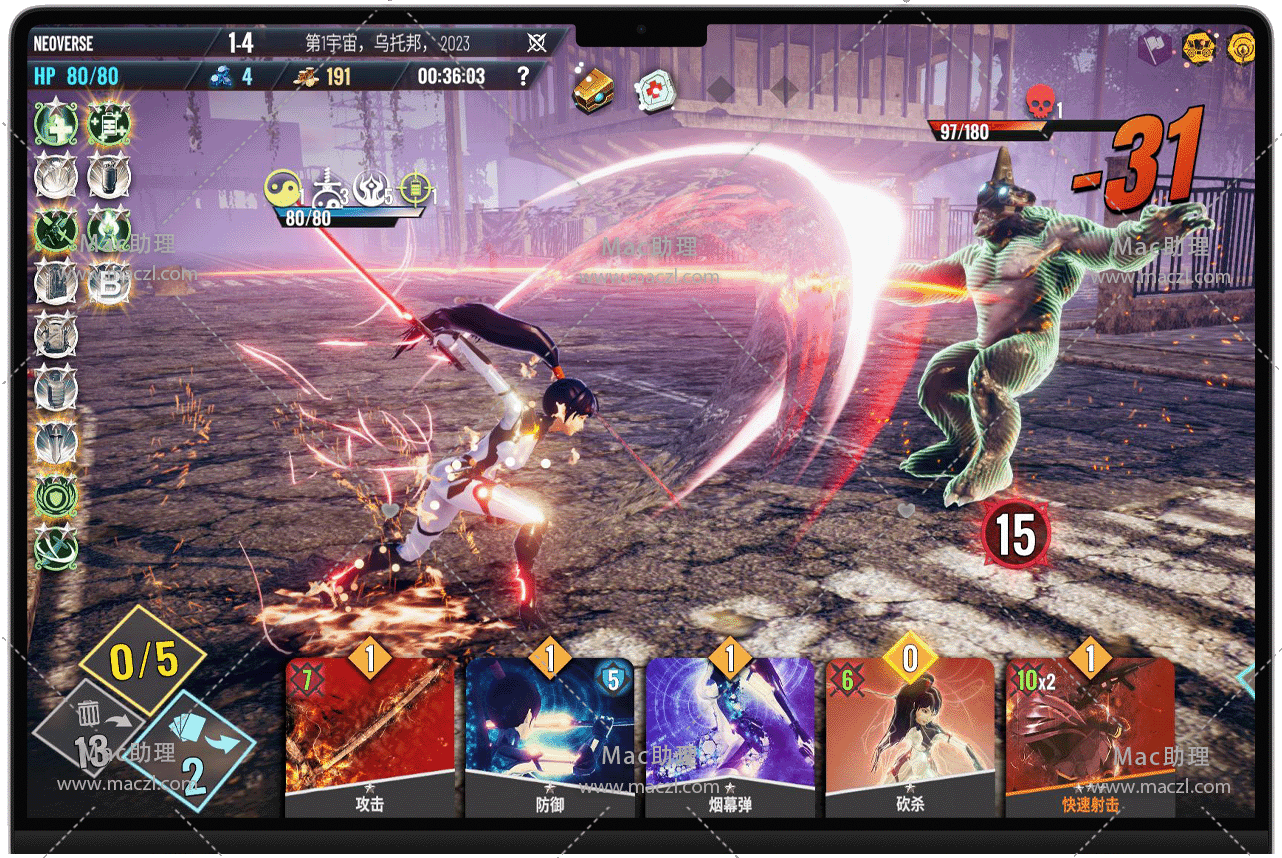
Task: Click the rightmost gold hexagon icon
Action: [x=1241, y=46]
